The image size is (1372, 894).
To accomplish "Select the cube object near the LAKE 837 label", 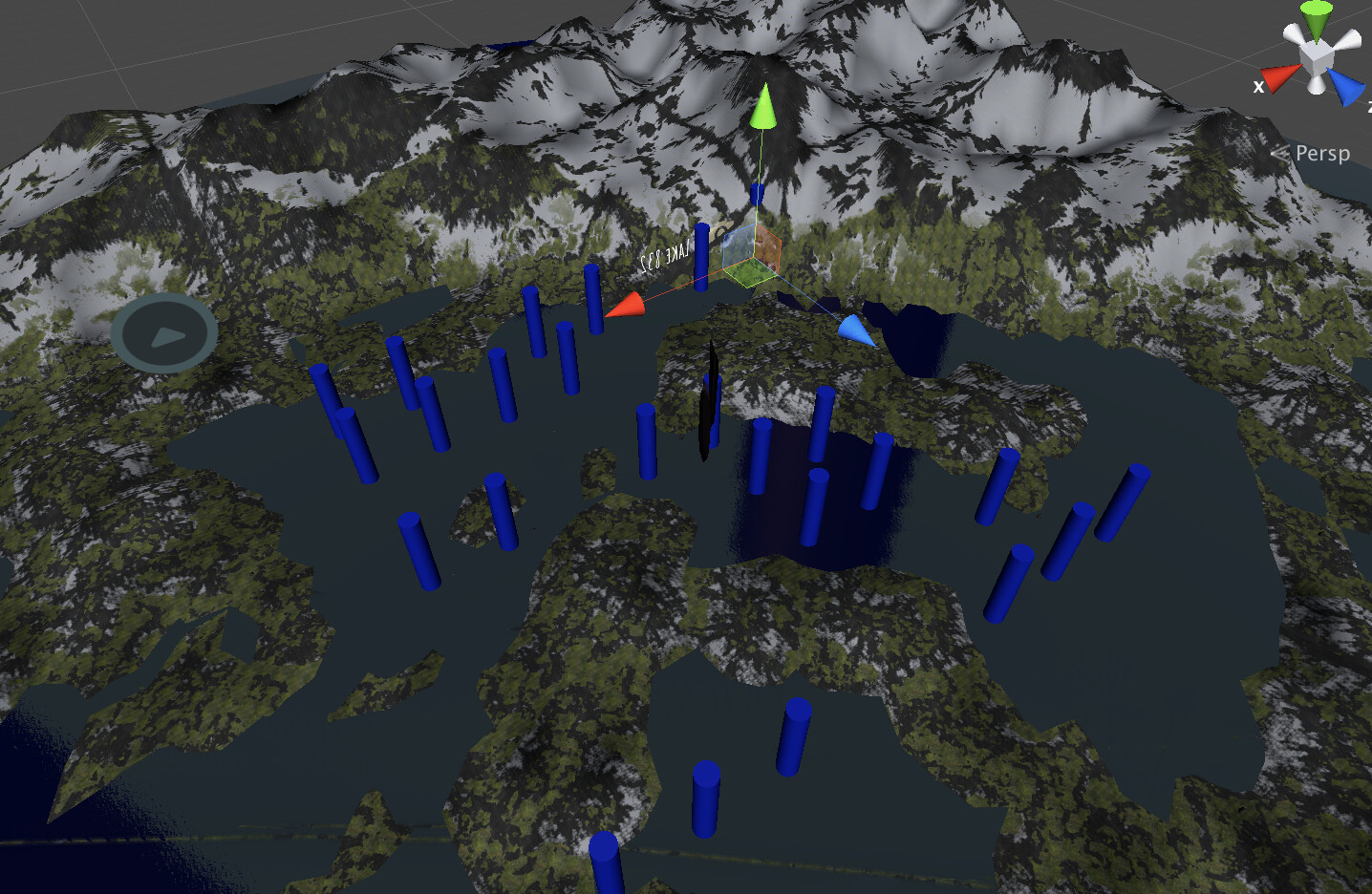I will 752,254.
